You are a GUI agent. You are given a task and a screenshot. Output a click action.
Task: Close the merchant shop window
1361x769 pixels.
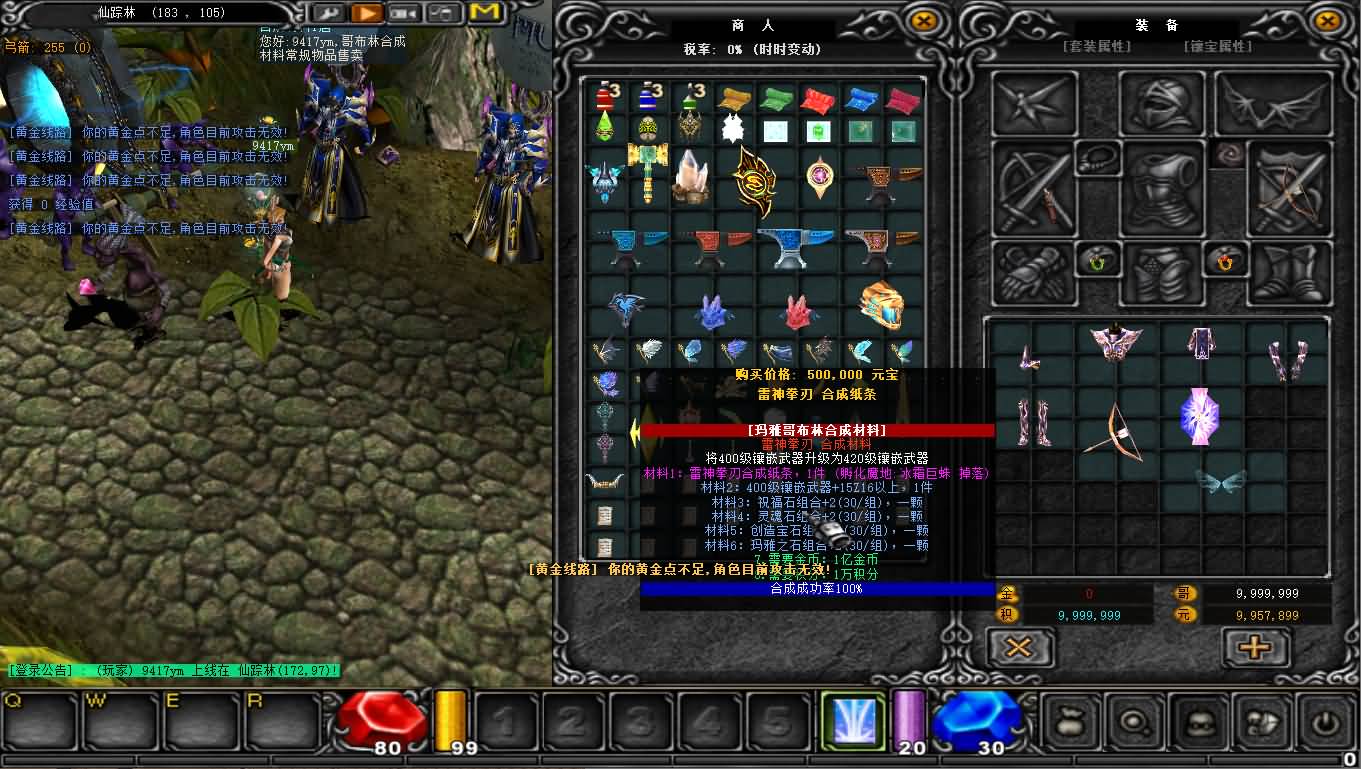[x=924, y=21]
